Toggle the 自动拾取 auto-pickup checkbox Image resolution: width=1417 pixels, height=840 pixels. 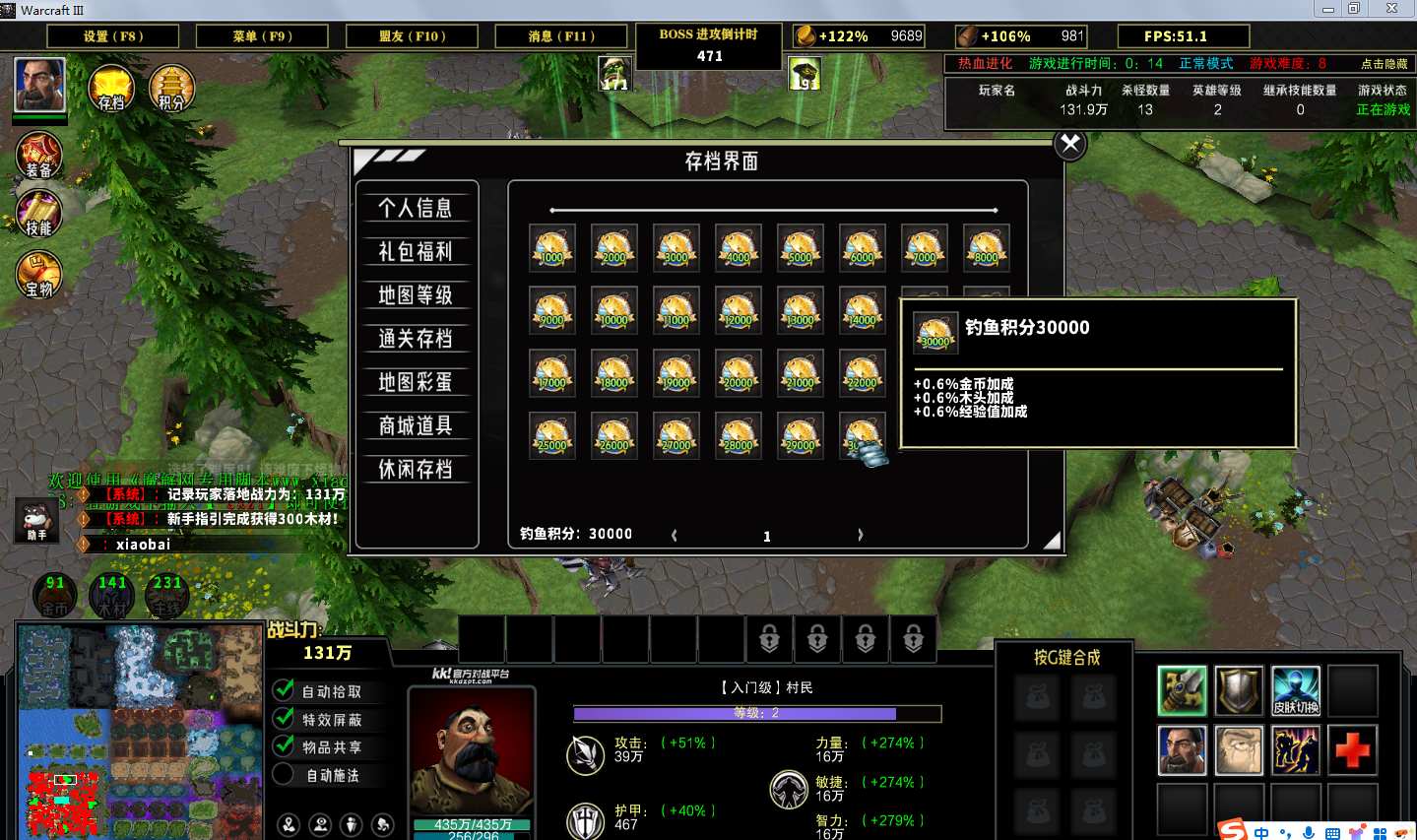coord(285,690)
